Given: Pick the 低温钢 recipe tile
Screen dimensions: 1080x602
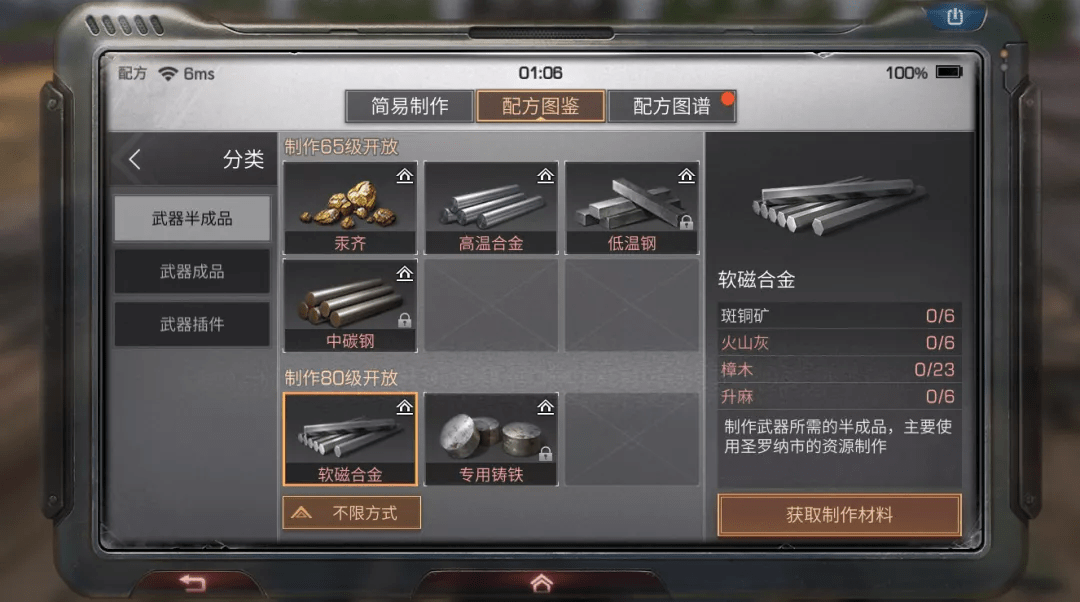Looking at the screenshot, I should coord(632,207).
